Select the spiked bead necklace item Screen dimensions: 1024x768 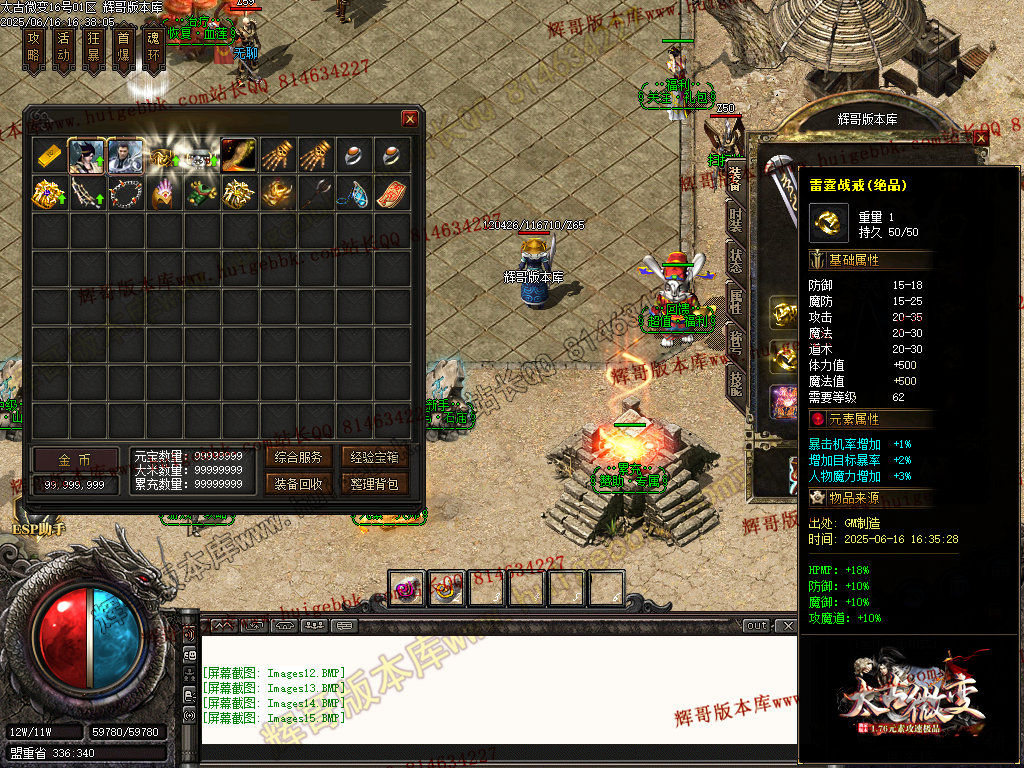[x=125, y=192]
